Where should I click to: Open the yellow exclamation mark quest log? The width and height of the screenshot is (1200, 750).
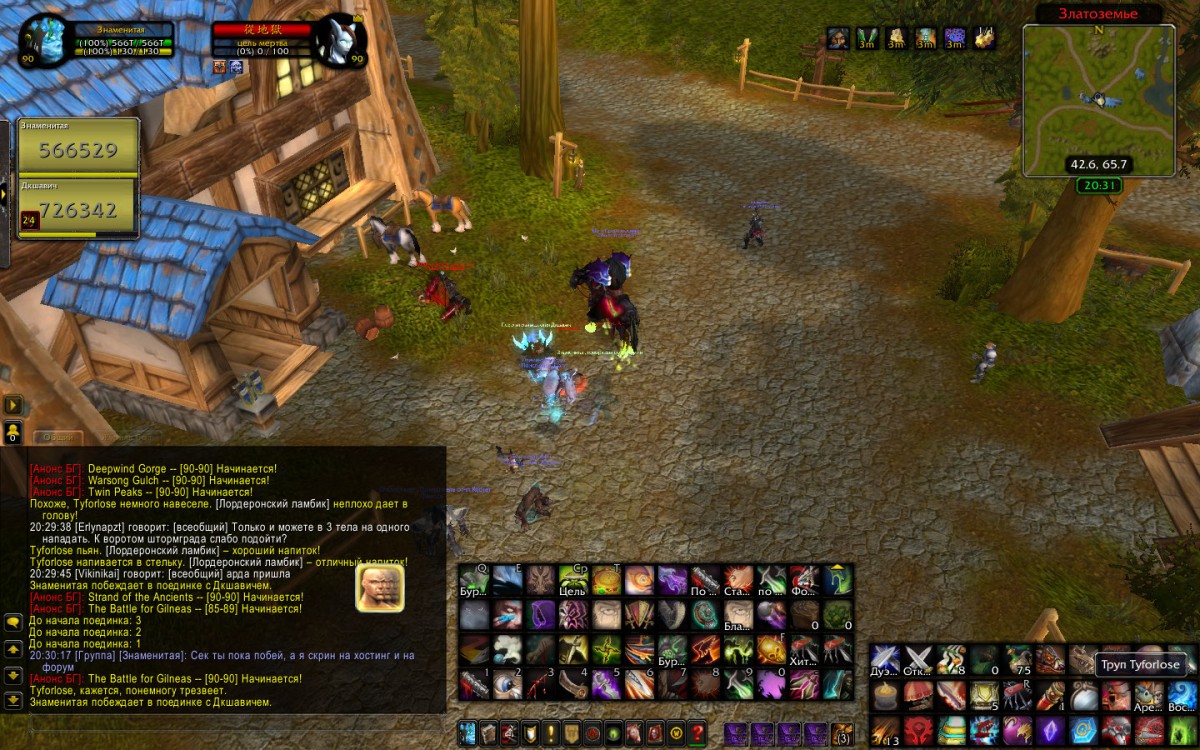tap(551, 732)
